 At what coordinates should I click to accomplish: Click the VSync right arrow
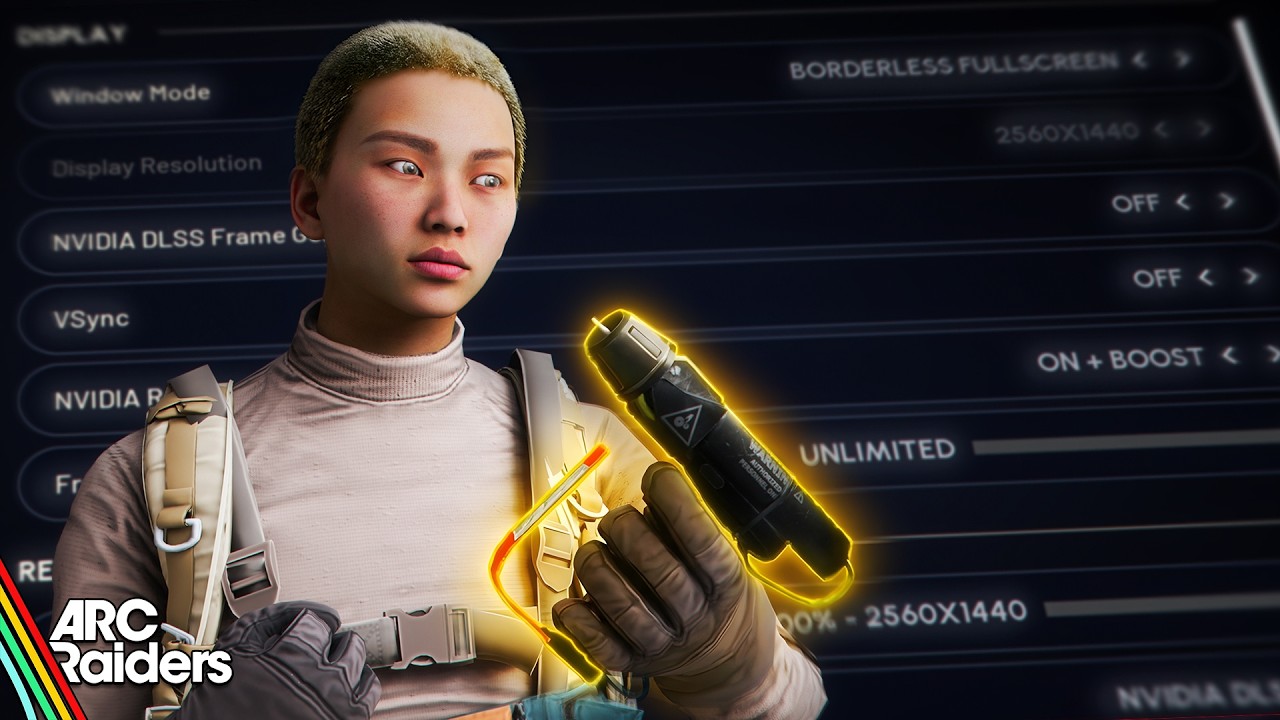point(1250,275)
